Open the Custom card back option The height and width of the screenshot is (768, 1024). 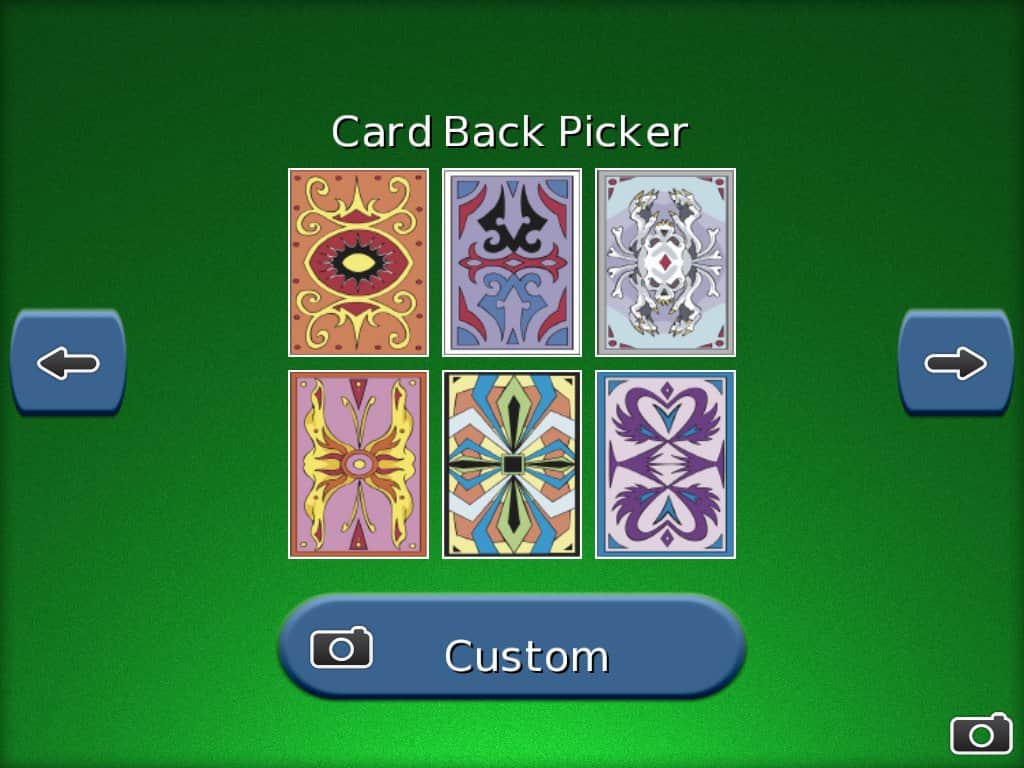(512, 647)
